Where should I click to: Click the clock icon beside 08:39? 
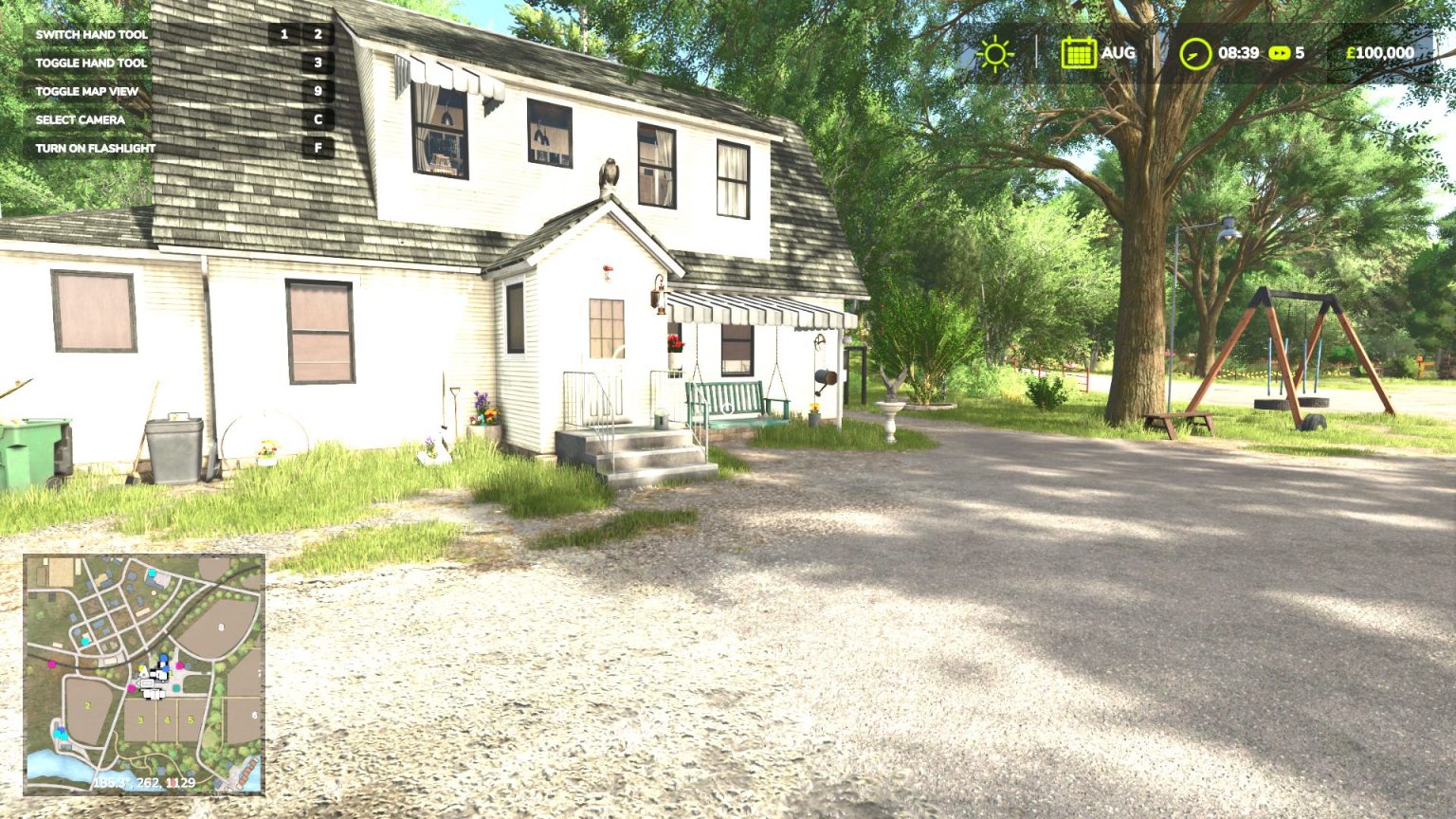coord(1196,54)
